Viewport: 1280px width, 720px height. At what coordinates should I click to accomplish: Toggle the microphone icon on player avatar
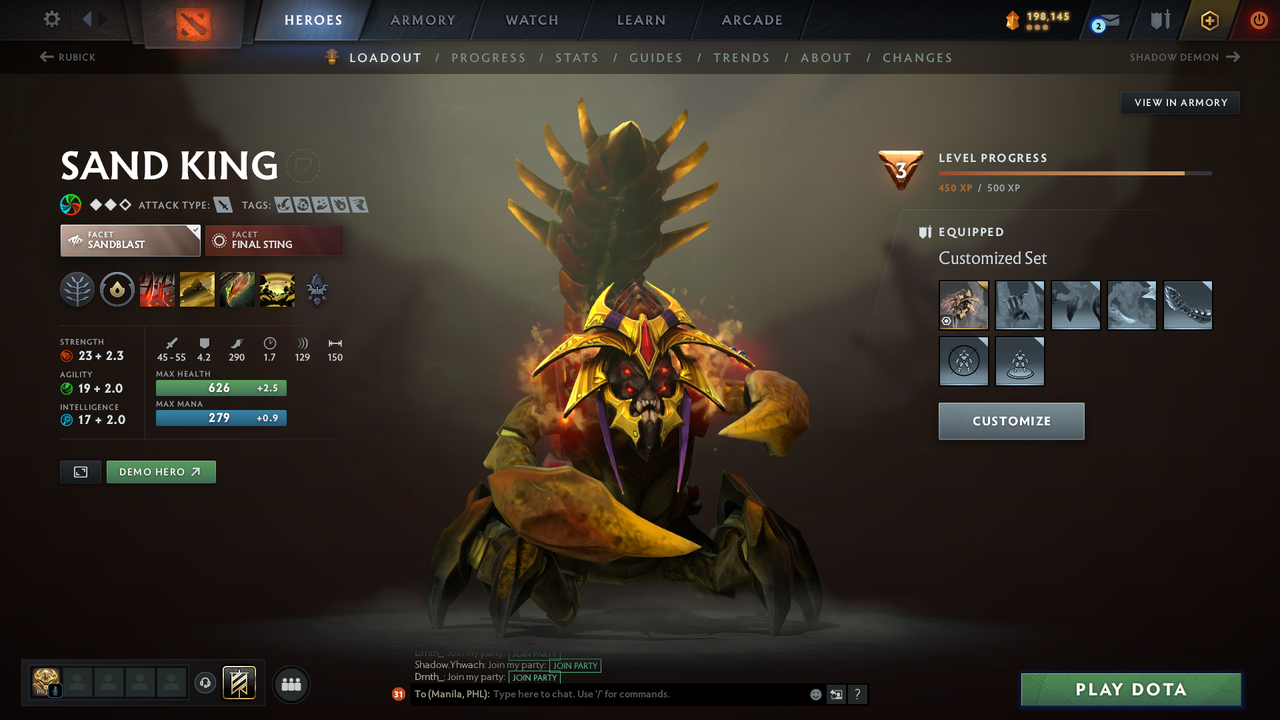(55, 691)
